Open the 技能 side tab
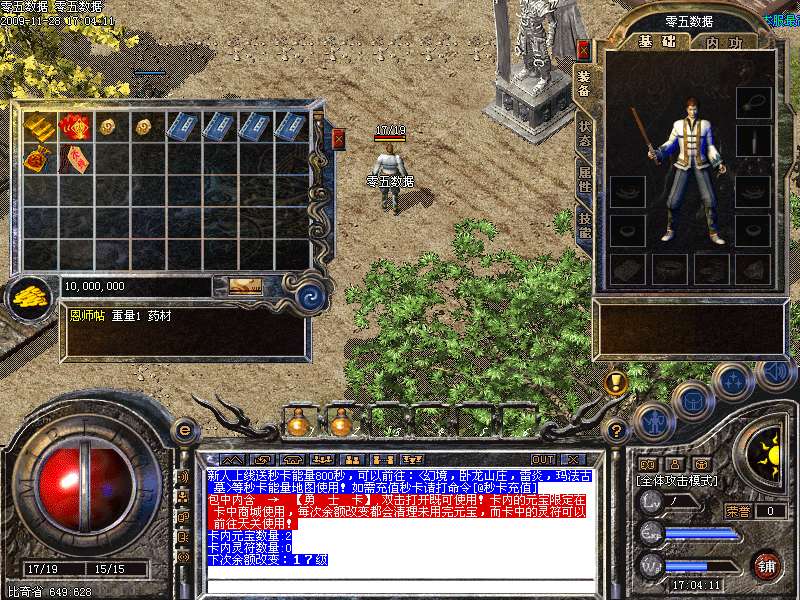Screen dimensions: 800x600 tap(584, 226)
